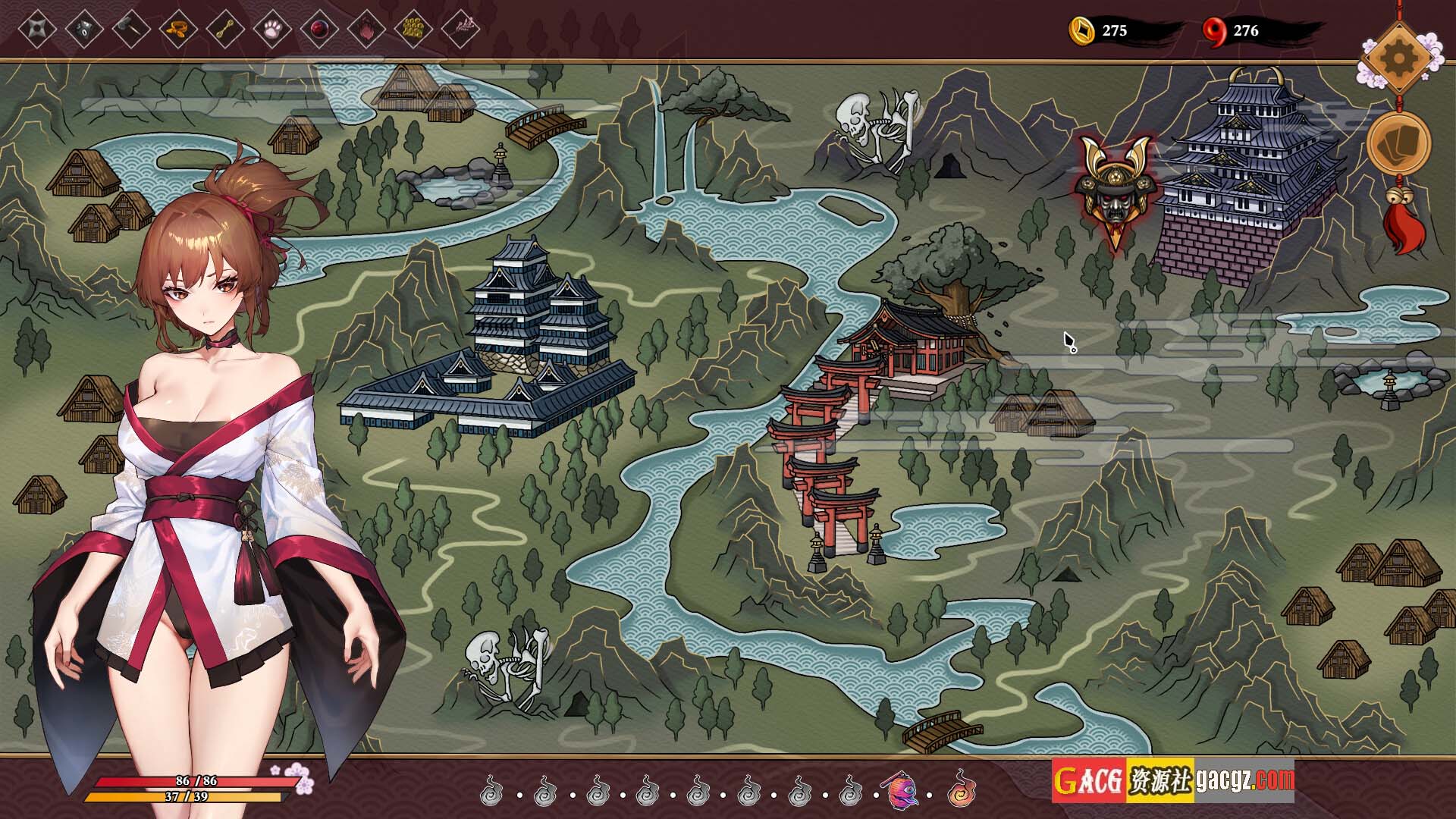Click the hammer relic icon

click(131, 30)
